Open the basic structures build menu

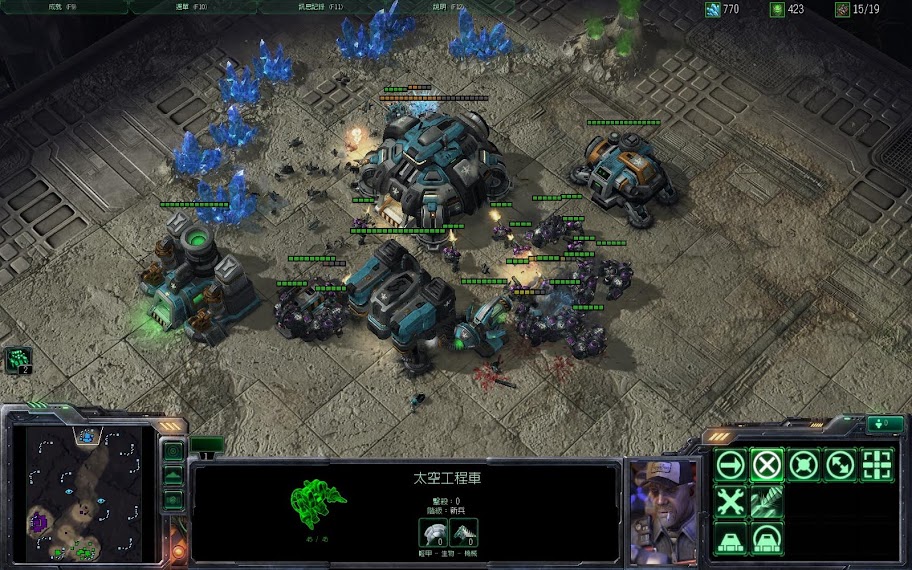coord(731,538)
